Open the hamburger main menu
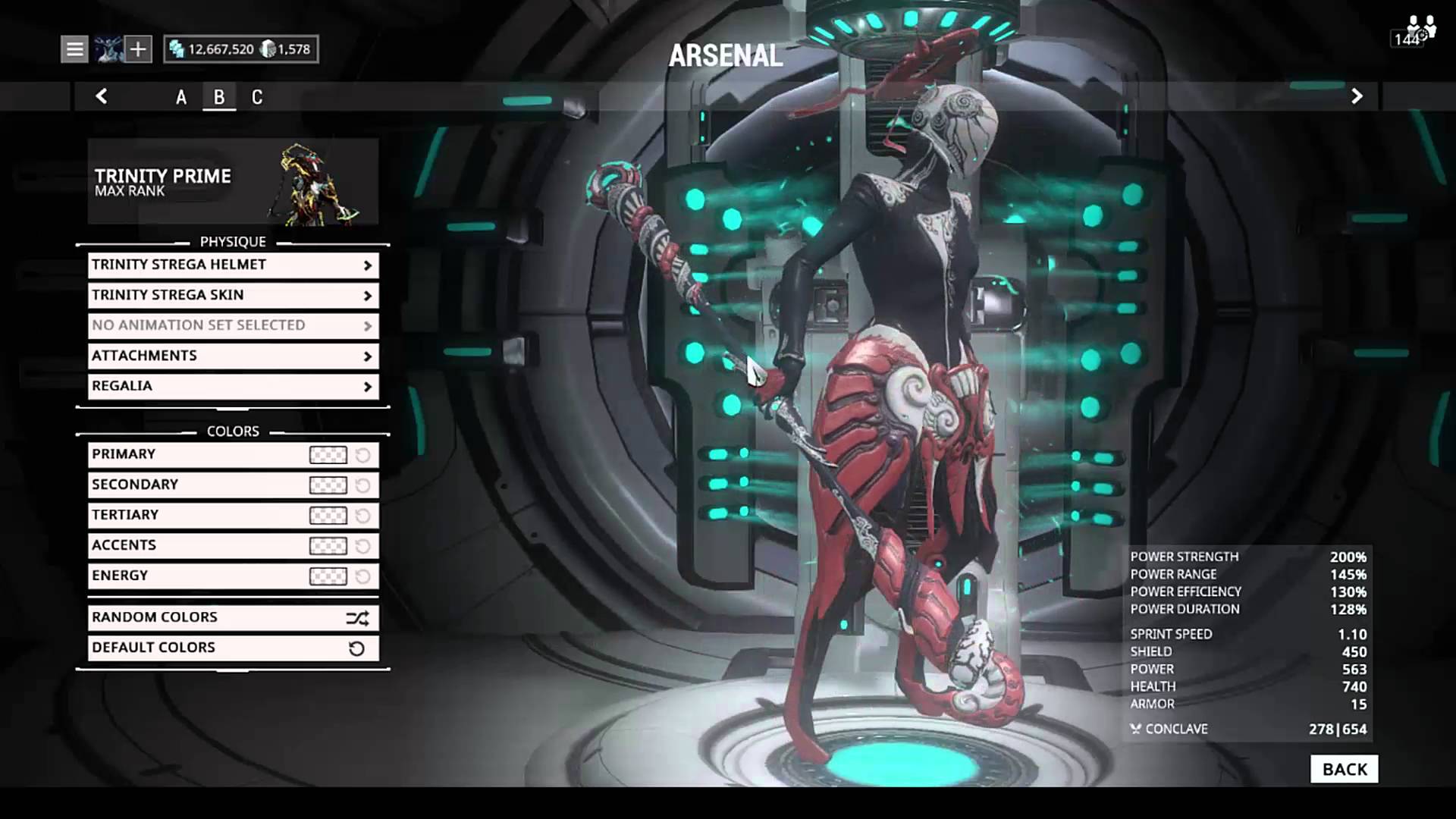 point(74,49)
